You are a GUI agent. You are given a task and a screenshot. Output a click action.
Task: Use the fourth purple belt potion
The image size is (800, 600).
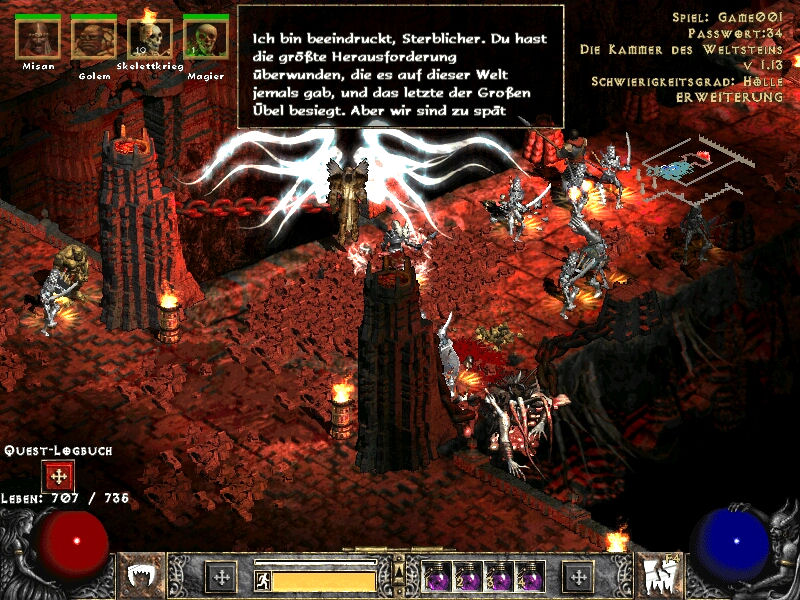click(x=529, y=577)
